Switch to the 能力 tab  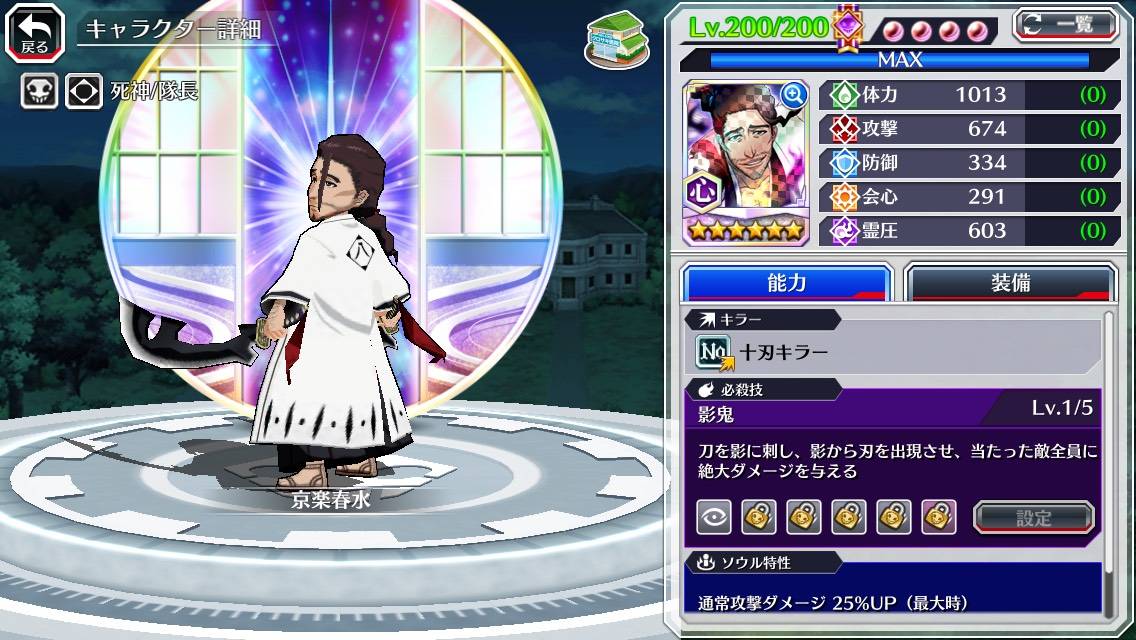coord(786,283)
